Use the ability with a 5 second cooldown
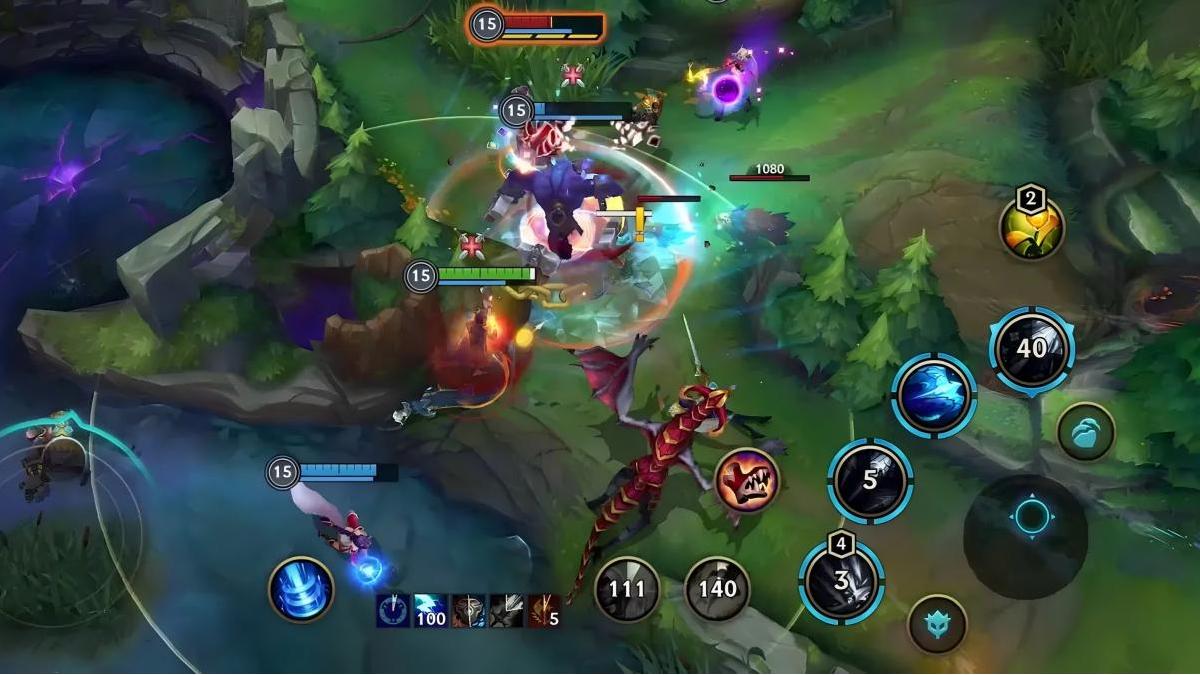1200x675 pixels. point(870,480)
